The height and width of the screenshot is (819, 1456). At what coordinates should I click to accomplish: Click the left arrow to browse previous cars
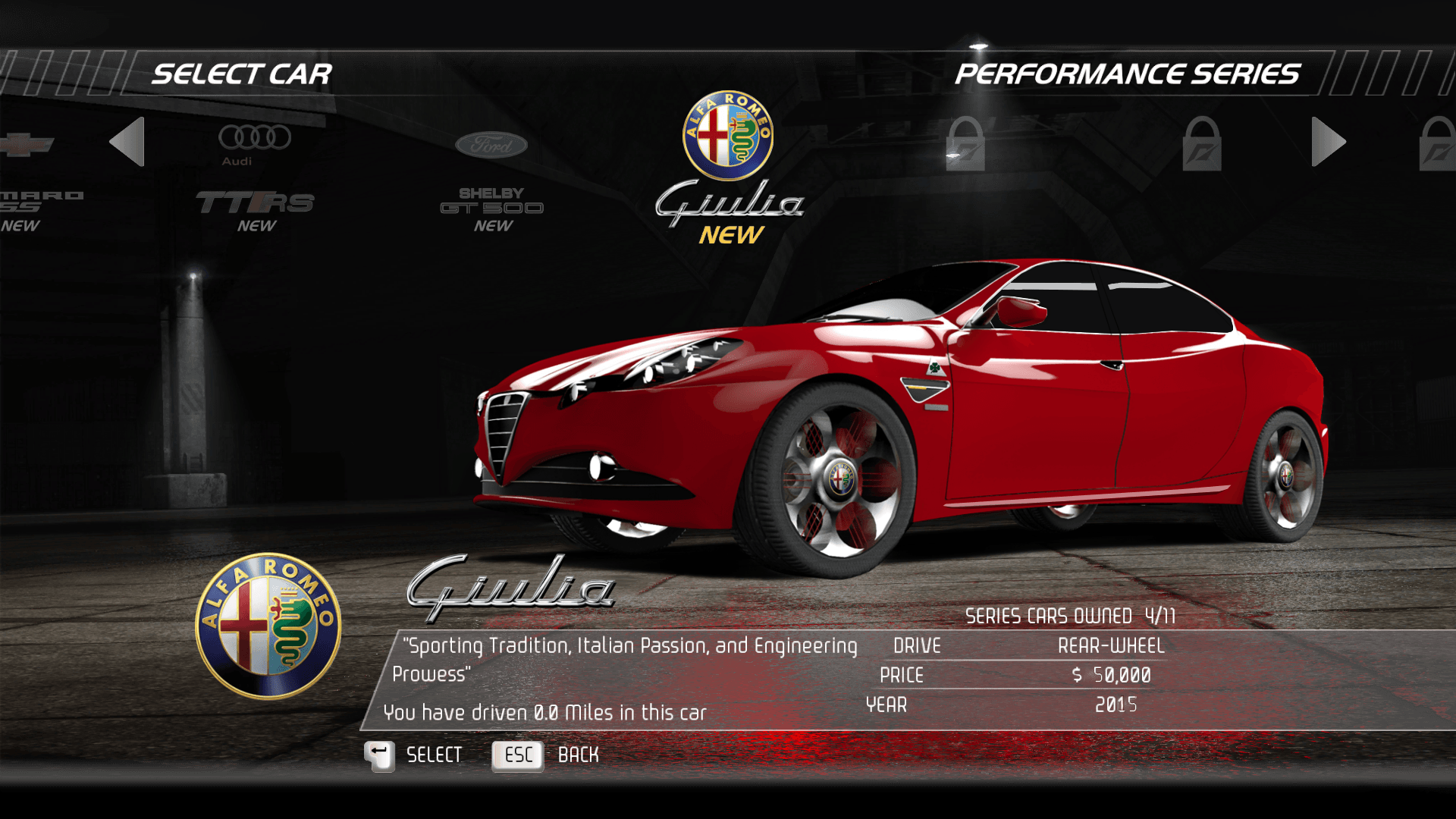coord(127,142)
